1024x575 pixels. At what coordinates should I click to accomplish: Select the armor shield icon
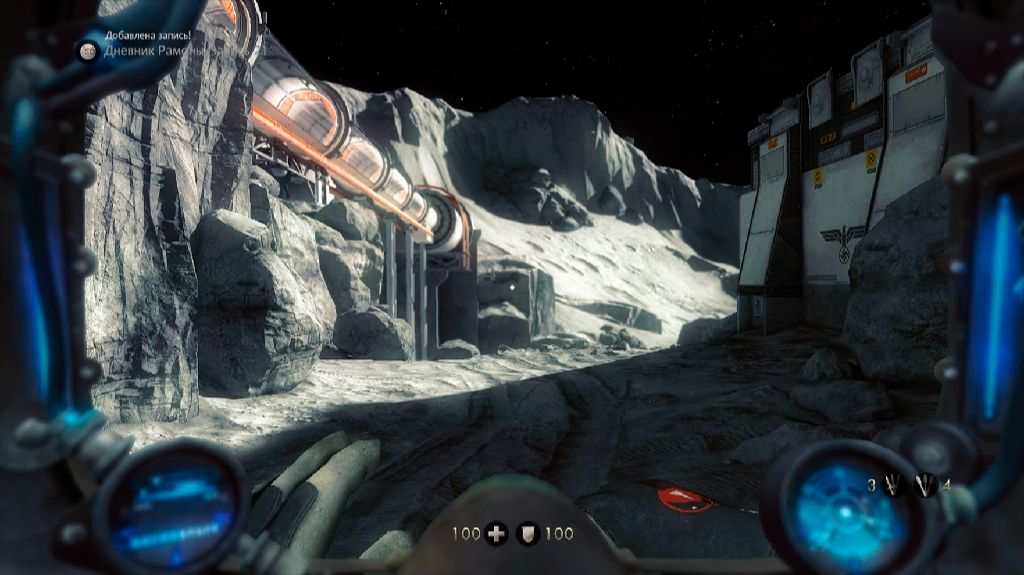[x=527, y=534]
